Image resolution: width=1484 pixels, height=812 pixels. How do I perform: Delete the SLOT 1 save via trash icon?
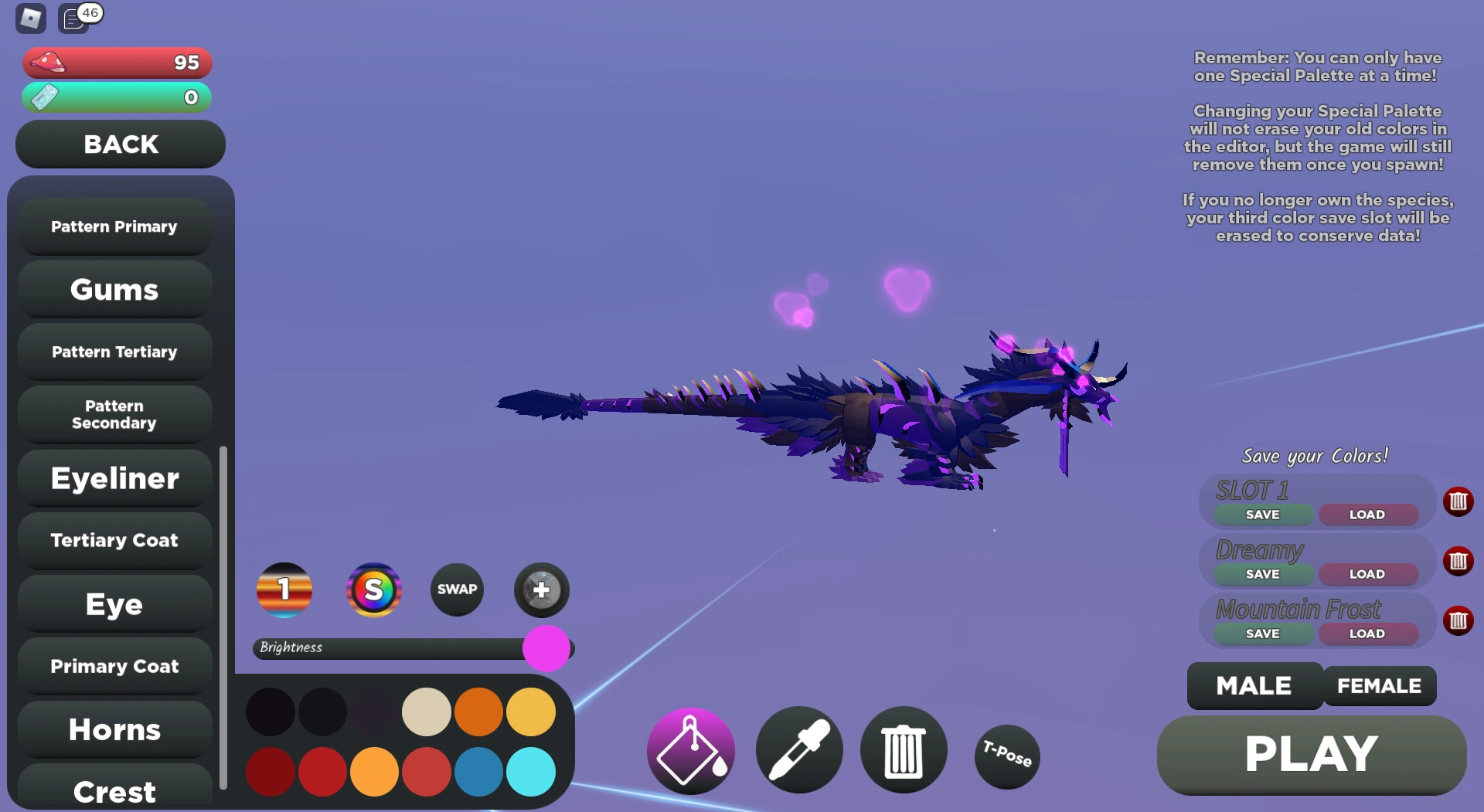coord(1459,501)
